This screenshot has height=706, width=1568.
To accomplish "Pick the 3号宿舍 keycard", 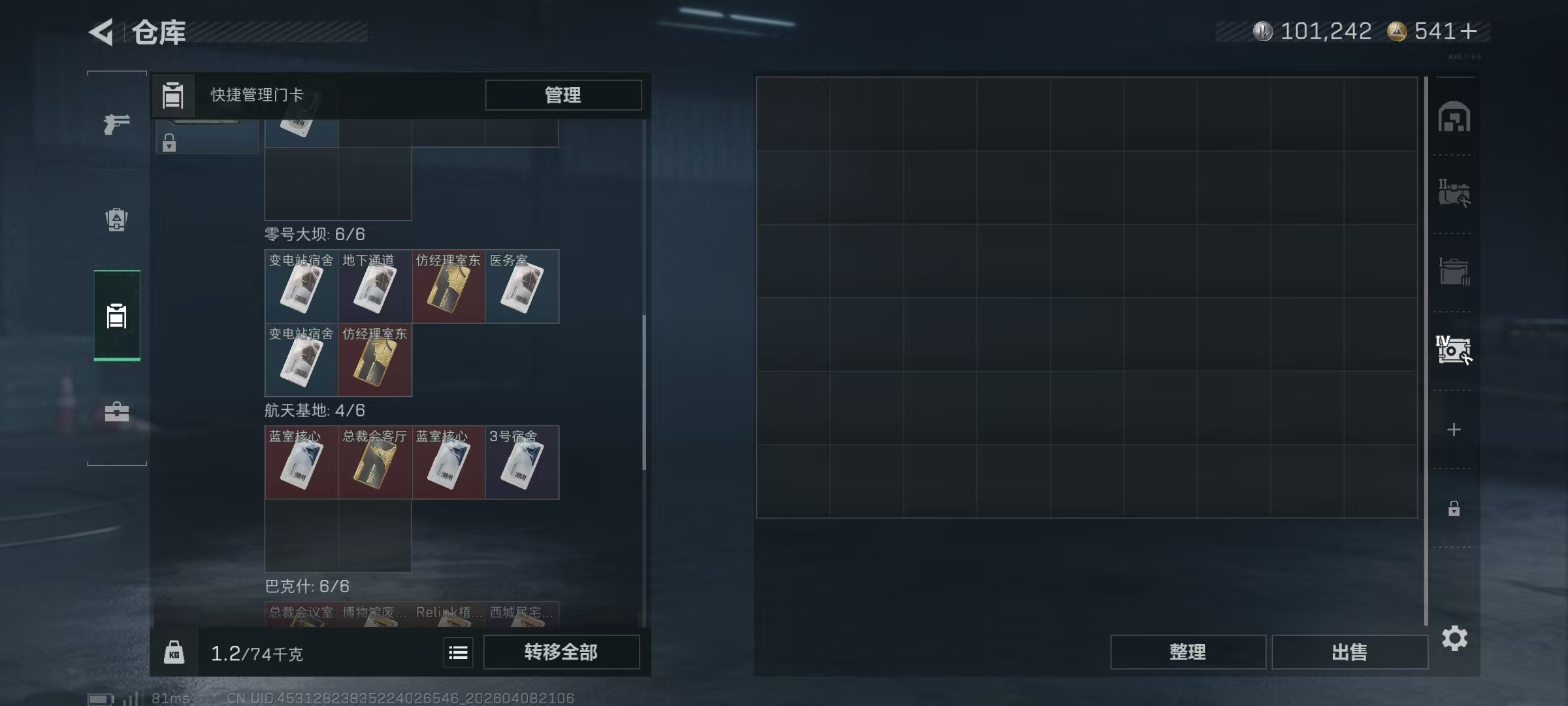I will point(521,463).
